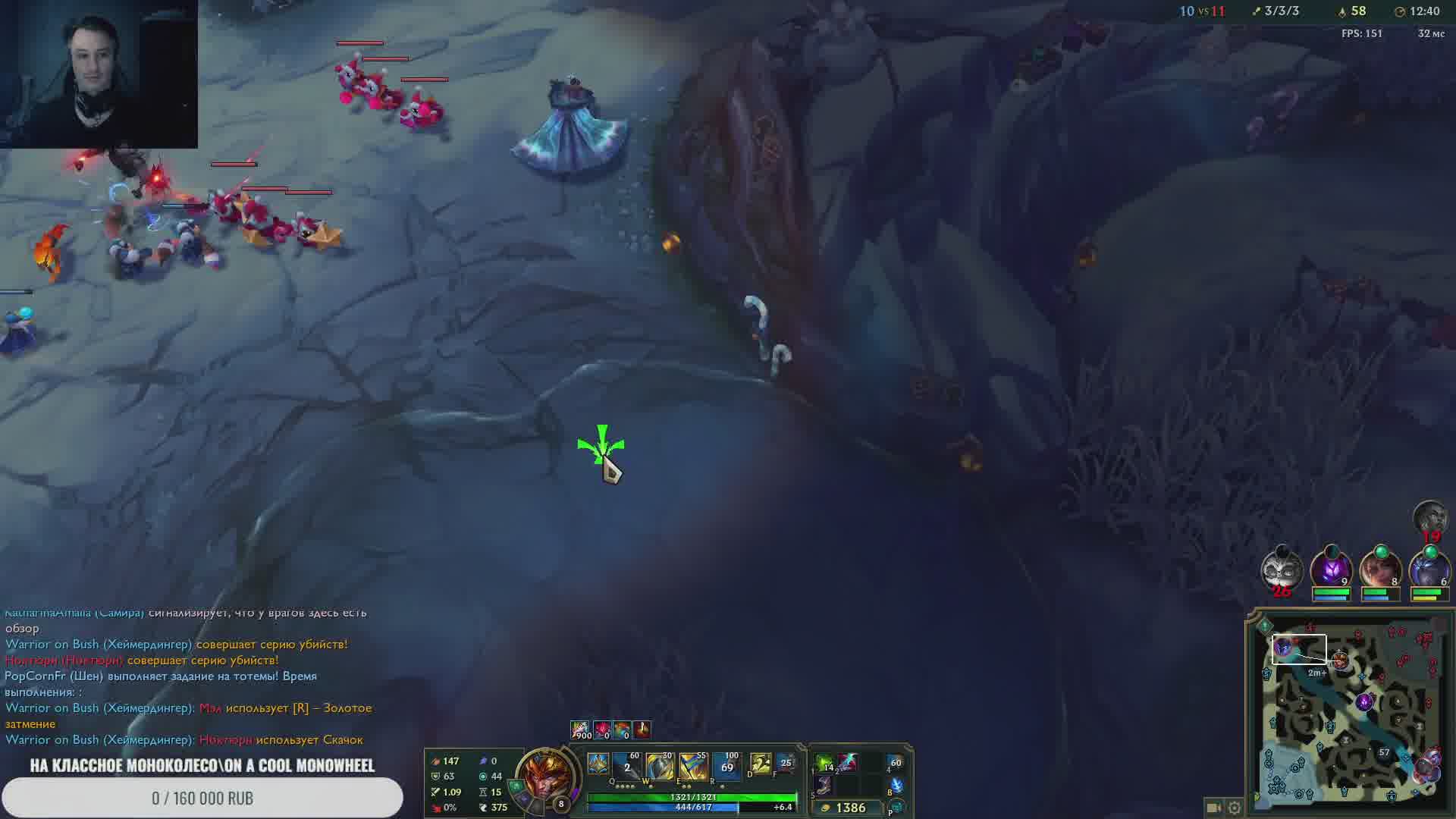Viewport: 1456px width, 819px height.
Task: Select the boots item in slot 5
Action: (x=824, y=787)
